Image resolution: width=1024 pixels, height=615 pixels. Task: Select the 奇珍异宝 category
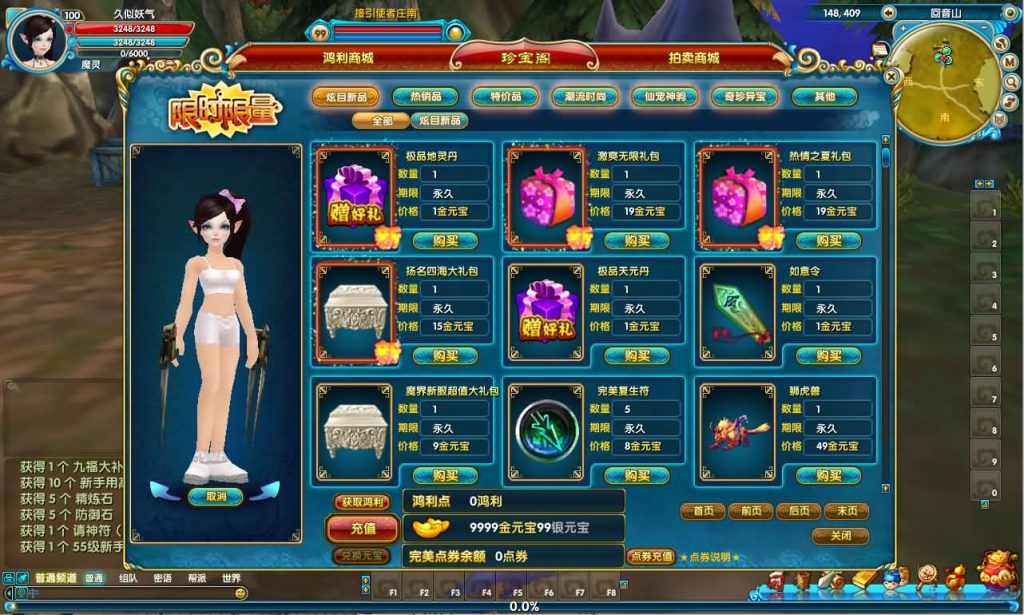[744, 97]
